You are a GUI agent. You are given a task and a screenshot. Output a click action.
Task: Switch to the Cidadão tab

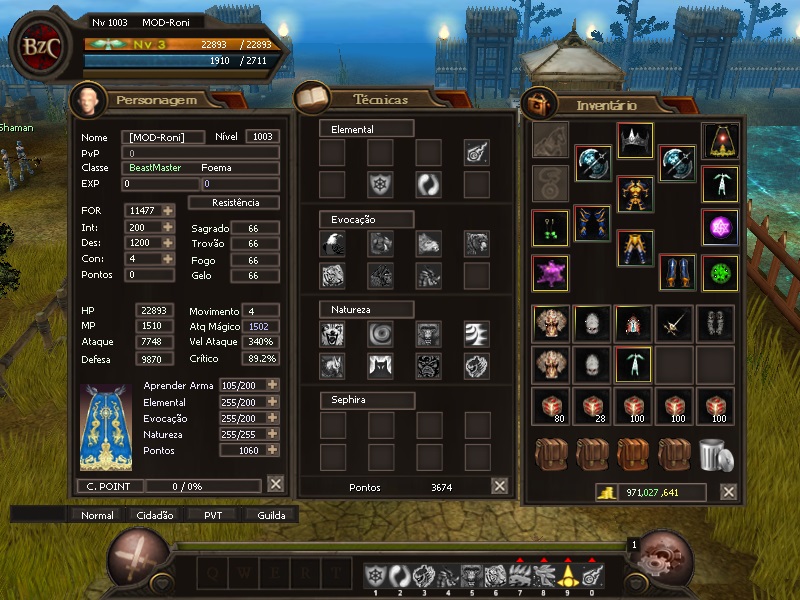pyautogui.click(x=154, y=516)
